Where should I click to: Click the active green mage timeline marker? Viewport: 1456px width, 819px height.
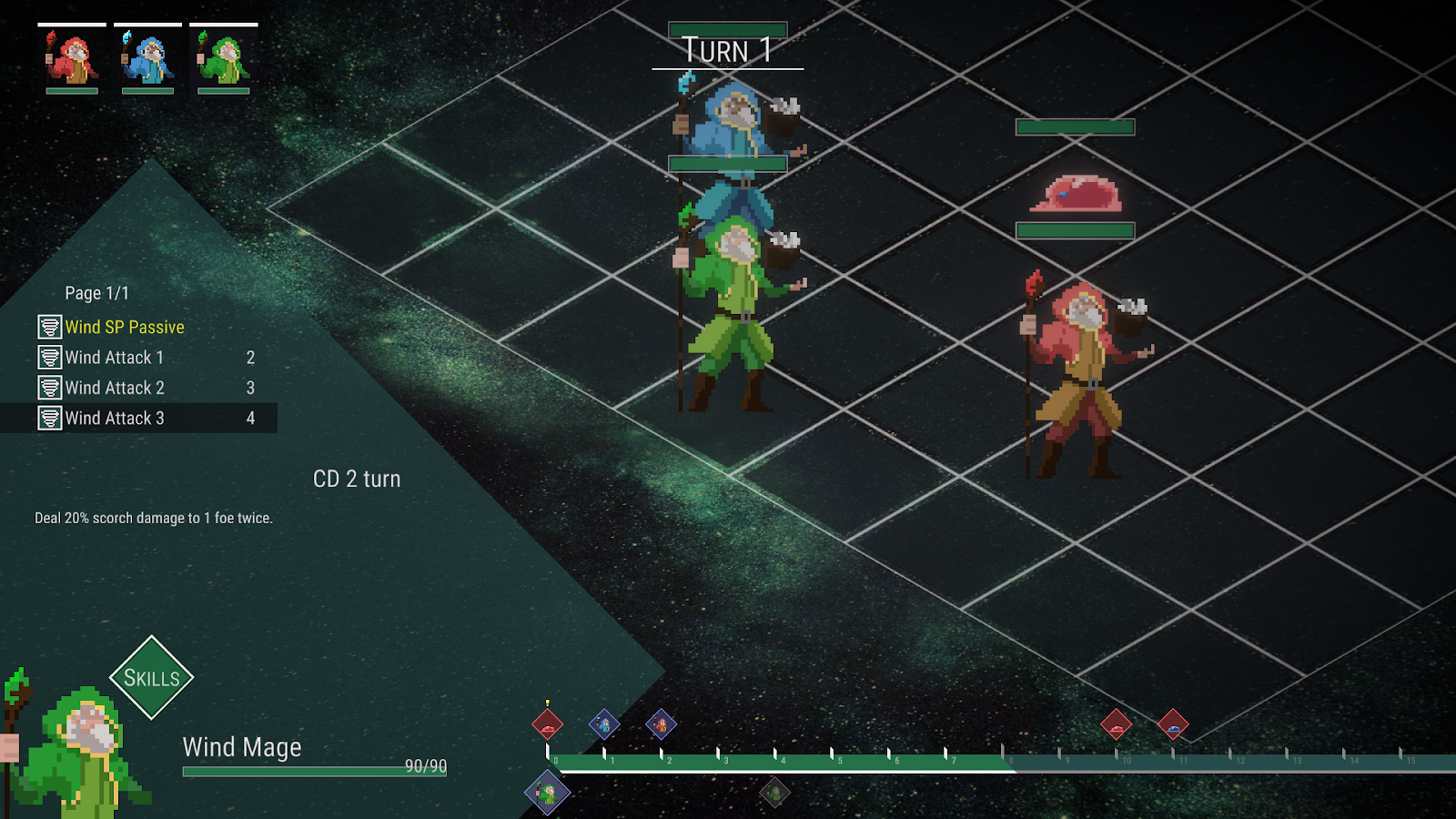(547, 793)
